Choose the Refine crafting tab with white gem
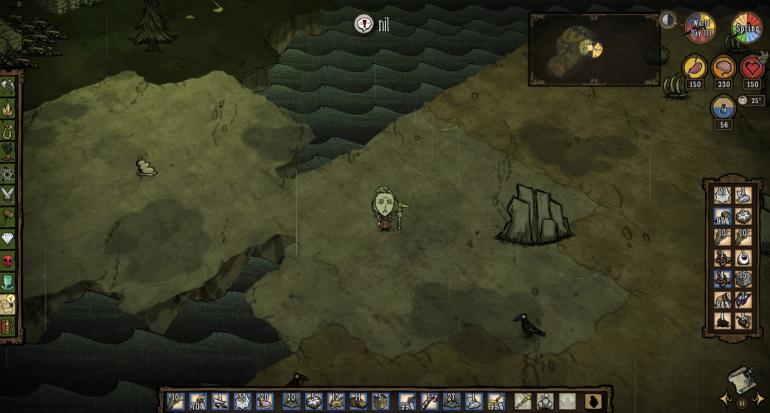The width and height of the screenshot is (770, 413). (x=9, y=238)
